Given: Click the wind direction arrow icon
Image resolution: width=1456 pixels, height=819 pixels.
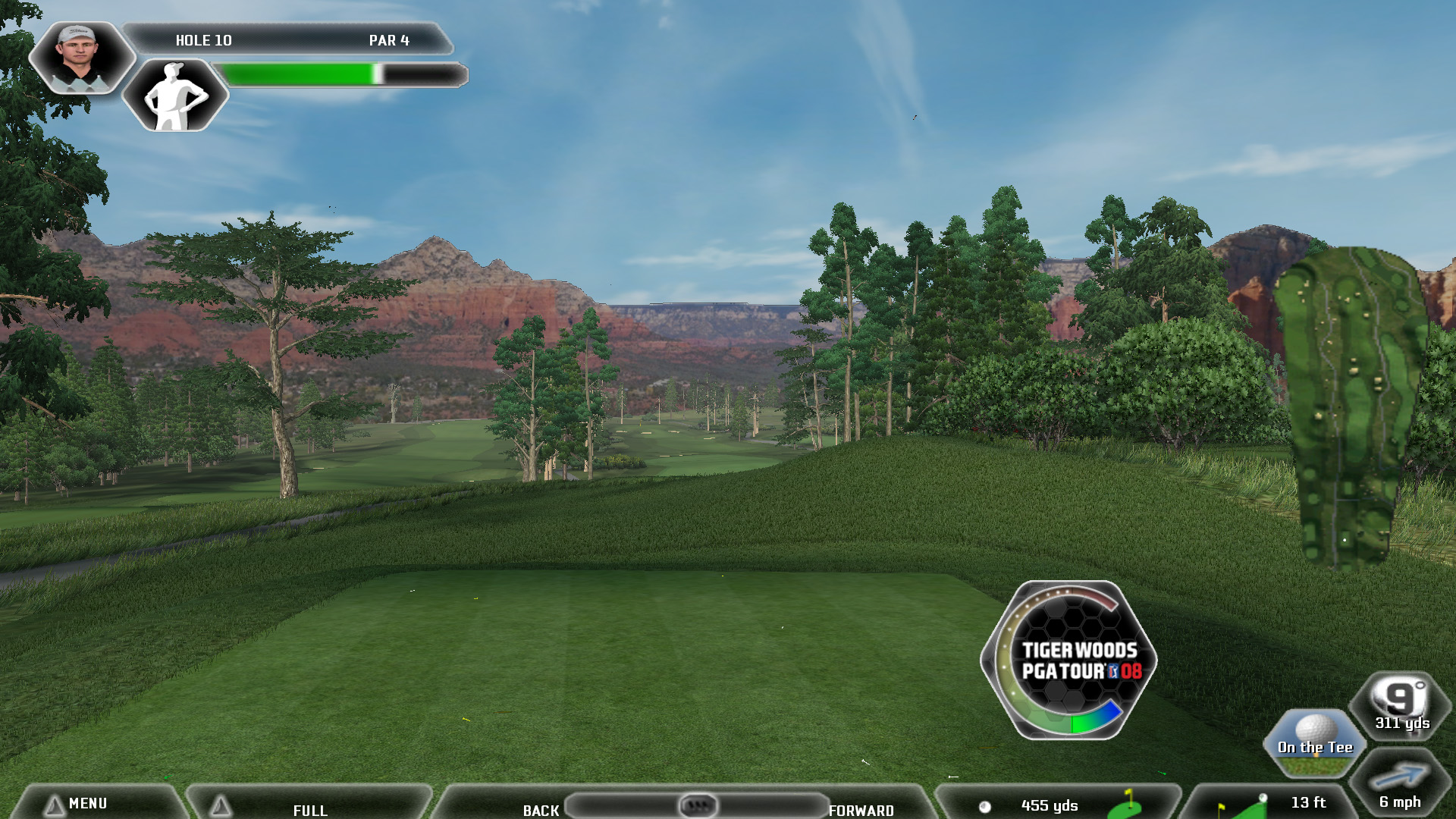Looking at the screenshot, I should (1400, 777).
